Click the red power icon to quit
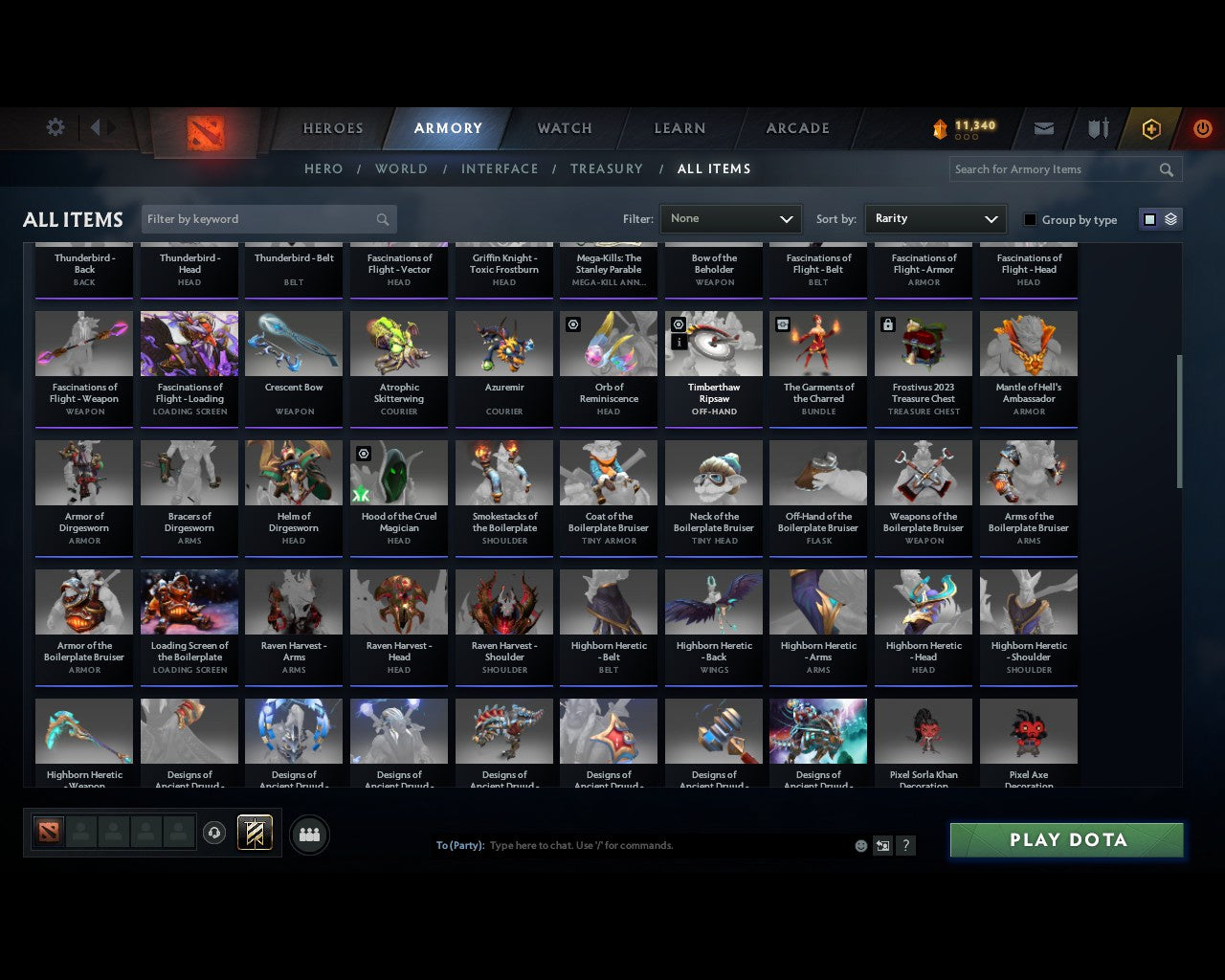This screenshot has width=1225, height=980. [1202, 128]
